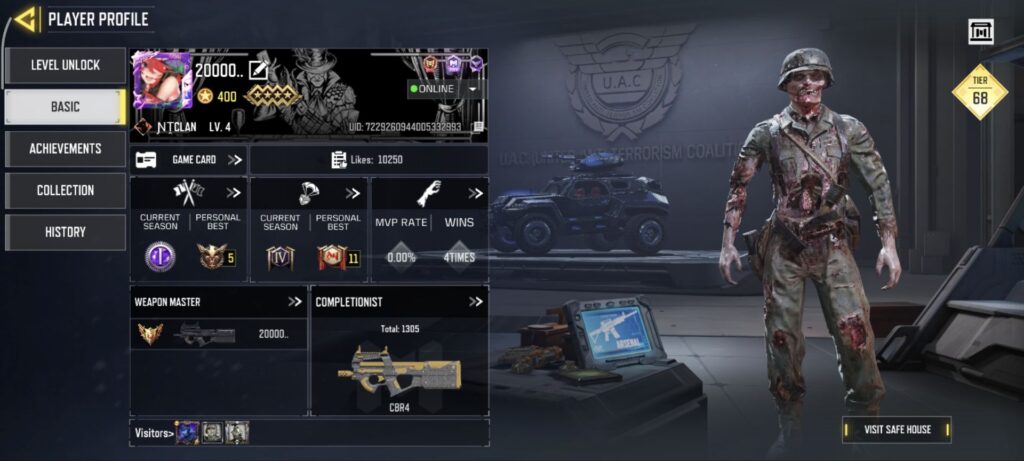The height and width of the screenshot is (461, 1024).
Task: Open the Achievements tab
Action: pos(65,149)
